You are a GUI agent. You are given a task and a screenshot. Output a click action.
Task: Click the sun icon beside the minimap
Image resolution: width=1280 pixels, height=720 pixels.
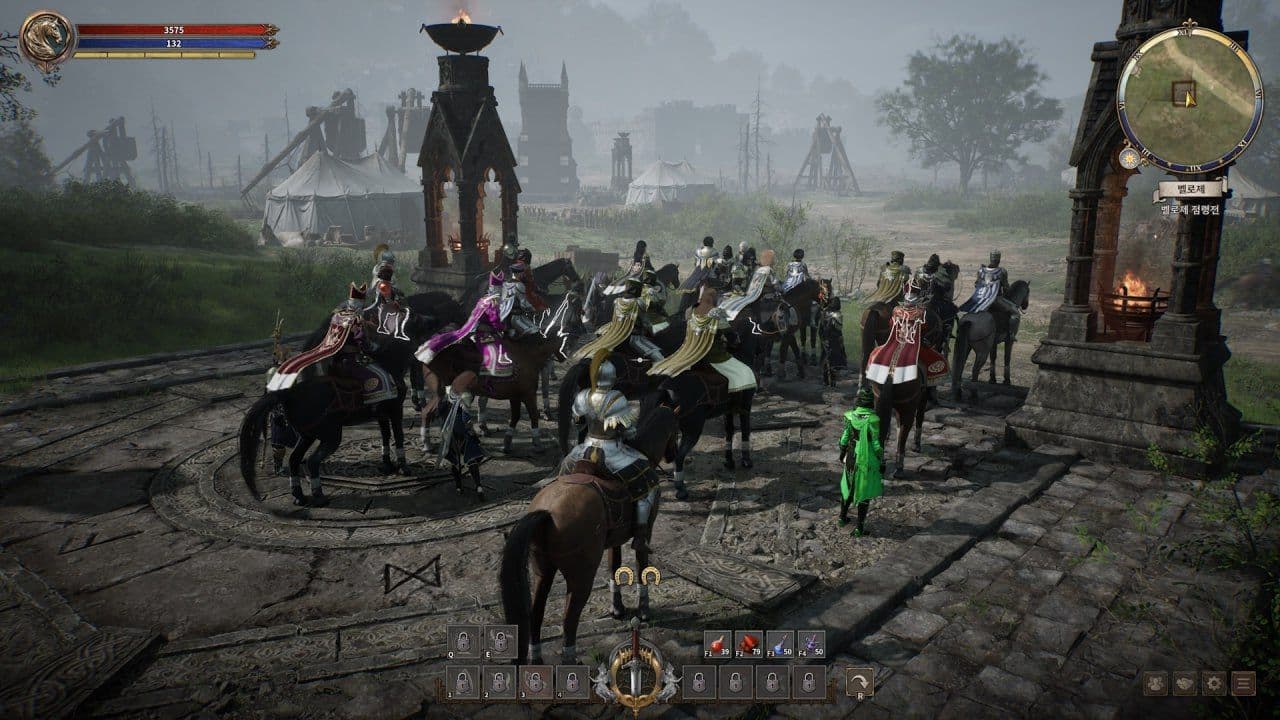coord(1131,158)
